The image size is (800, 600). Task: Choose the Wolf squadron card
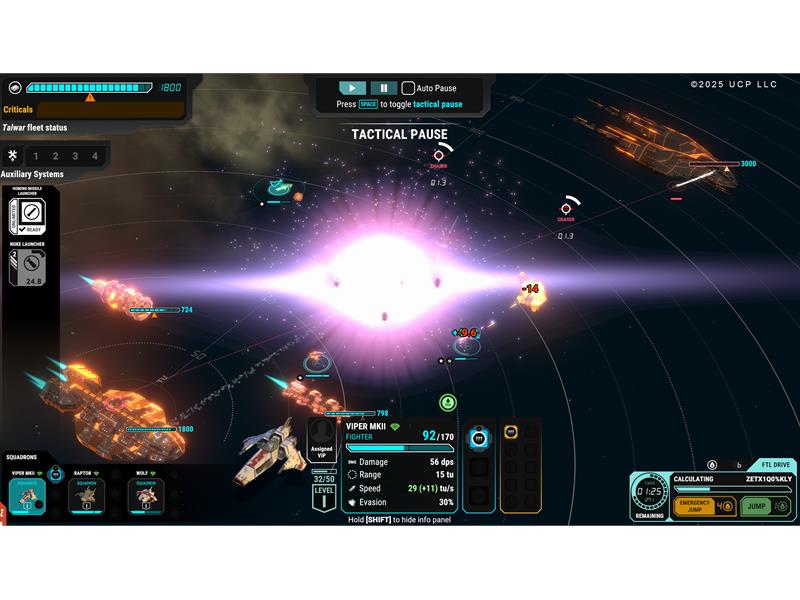146,494
